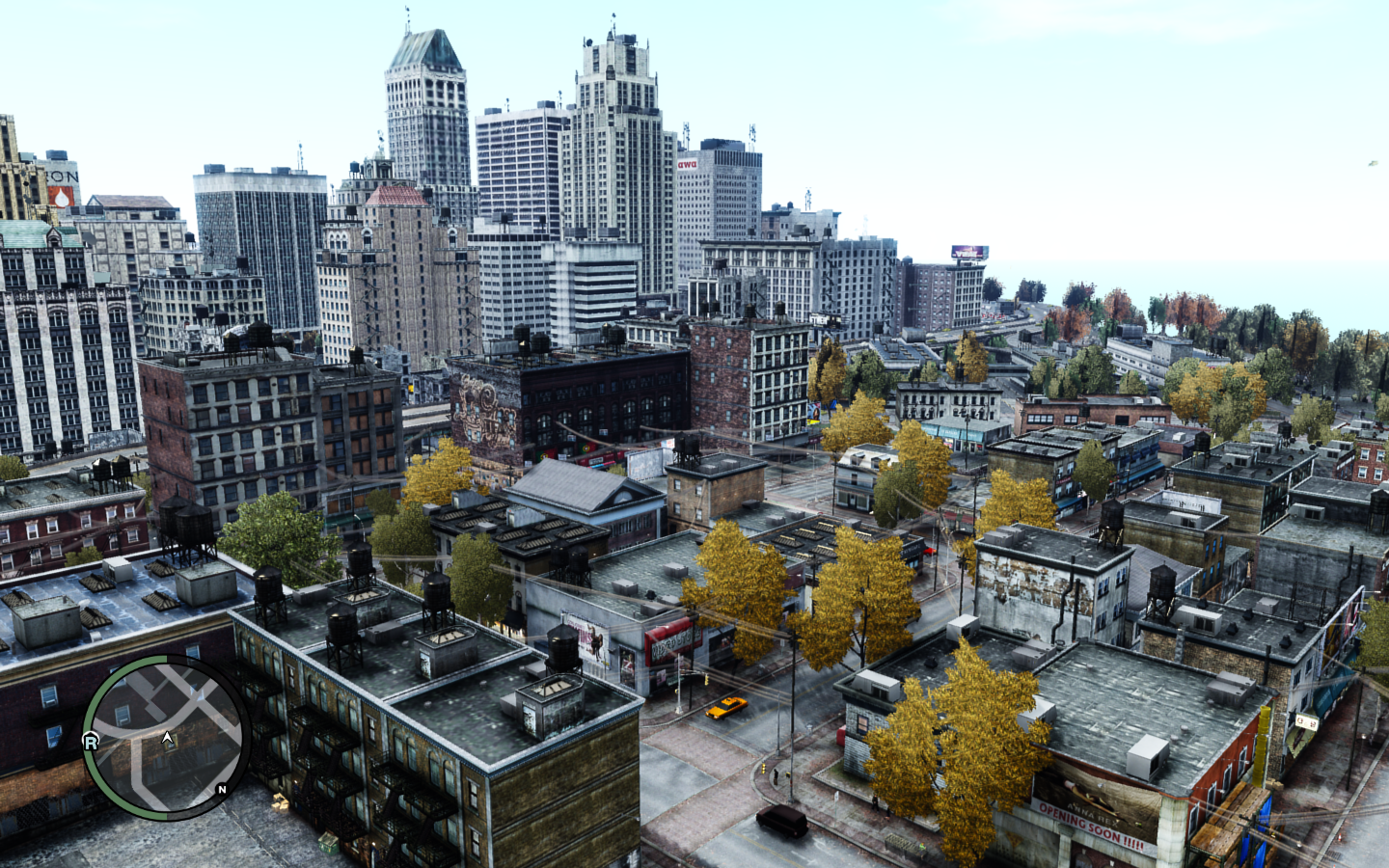Click the distant highway billboard on the right
Image resolution: width=1389 pixels, height=868 pixels.
point(969,252)
